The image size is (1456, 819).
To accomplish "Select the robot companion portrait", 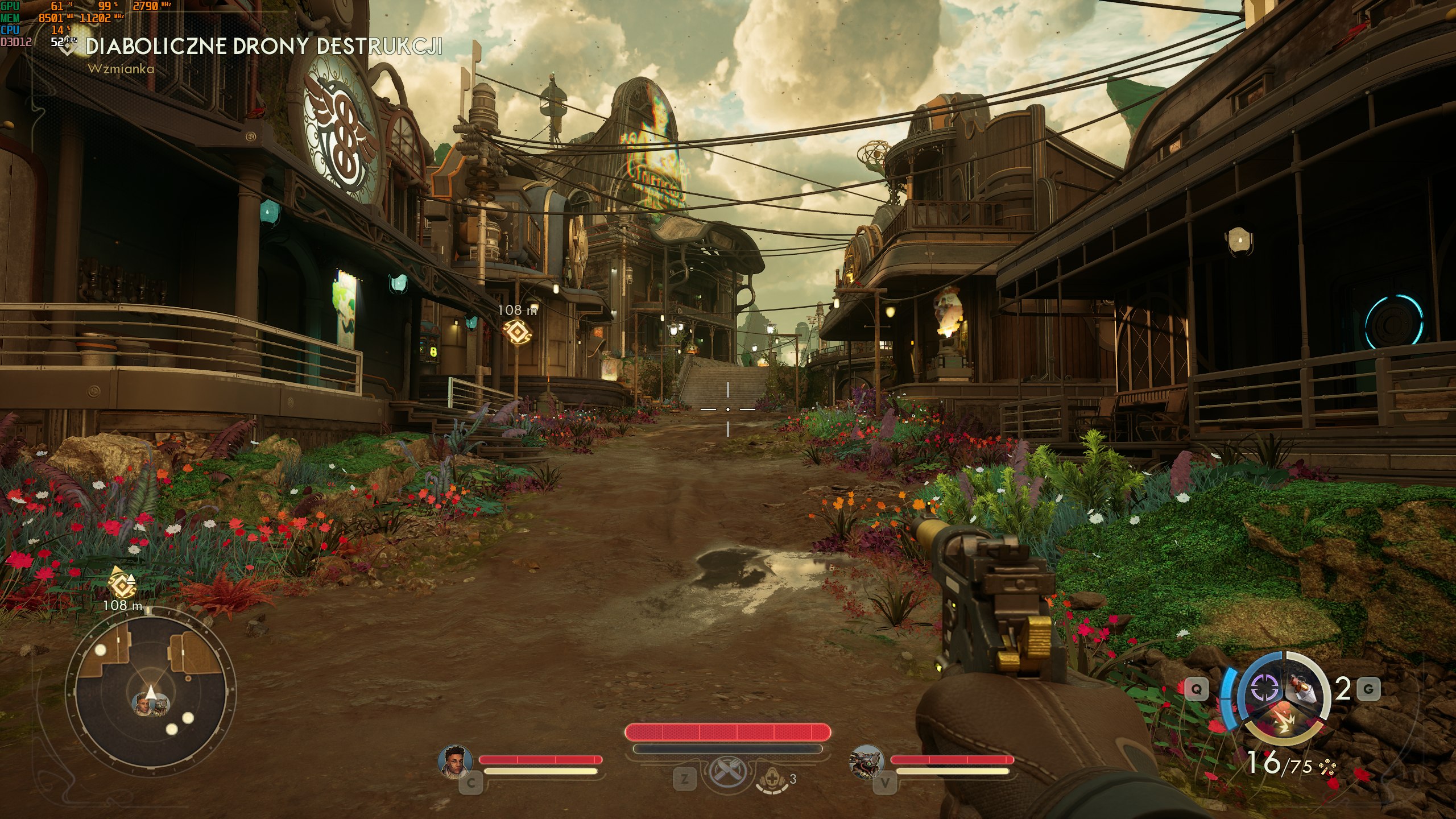I will point(866,761).
